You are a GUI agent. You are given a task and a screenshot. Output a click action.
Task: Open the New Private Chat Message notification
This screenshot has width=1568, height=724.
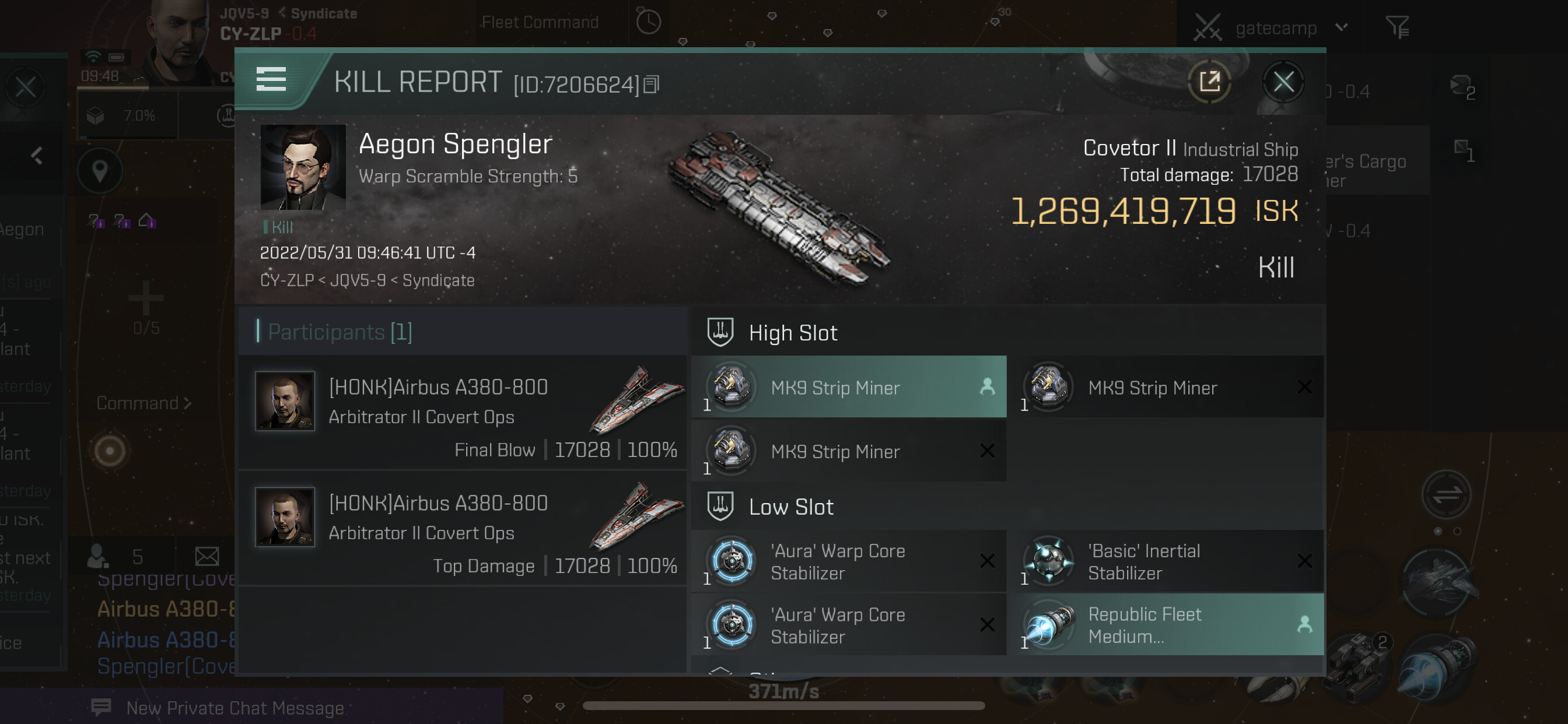click(x=235, y=708)
